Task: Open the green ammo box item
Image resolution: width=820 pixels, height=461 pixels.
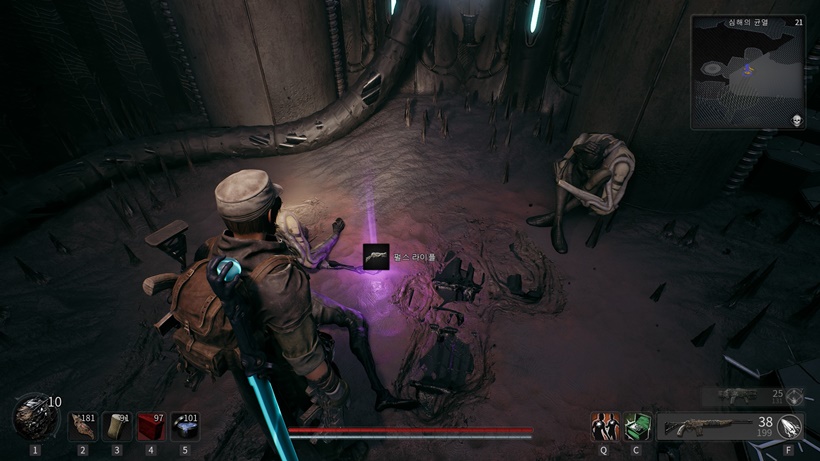Action: click(x=638, y=427)
